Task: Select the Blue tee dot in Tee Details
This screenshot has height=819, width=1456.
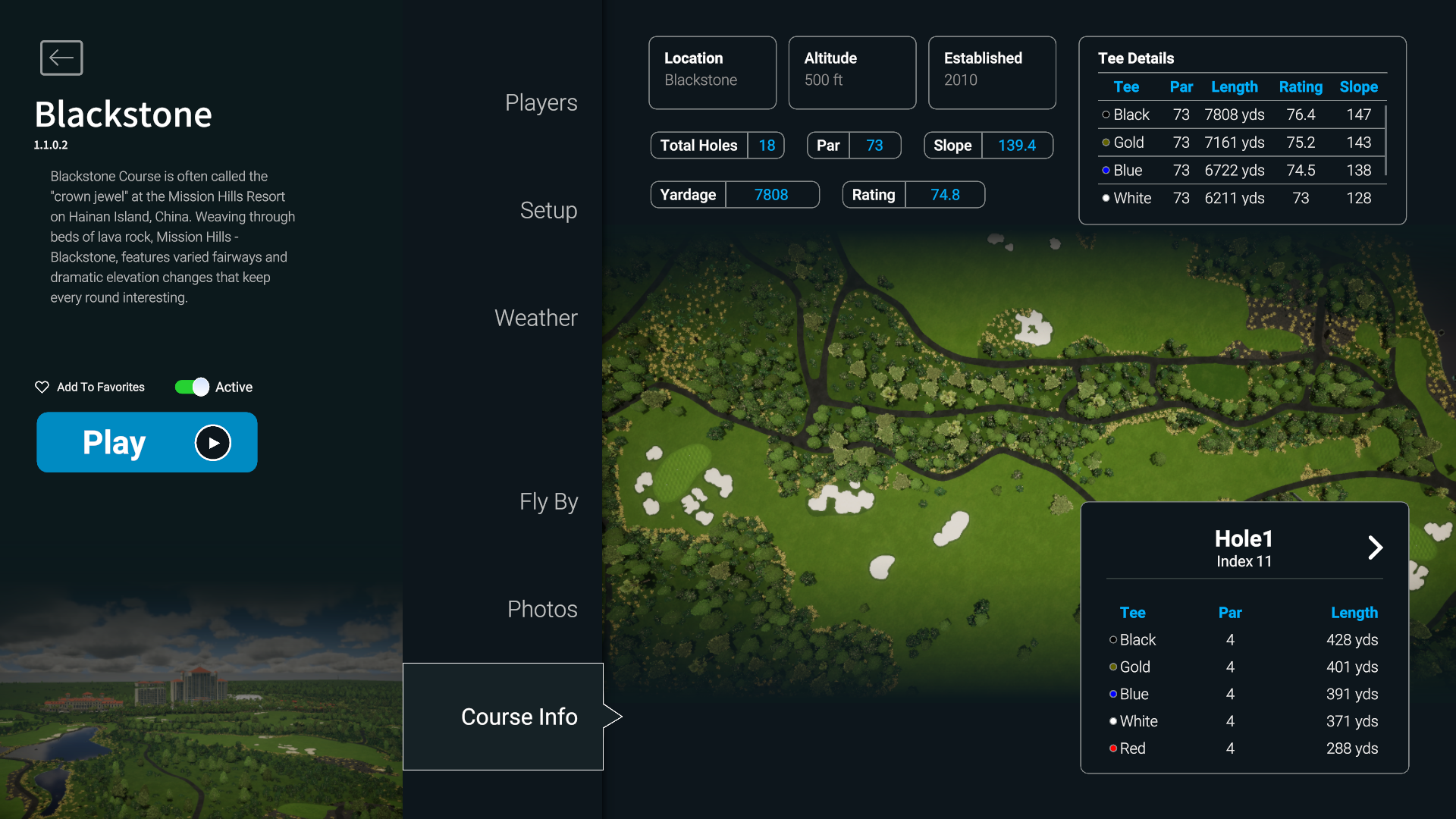Action: click(1105, 170)
